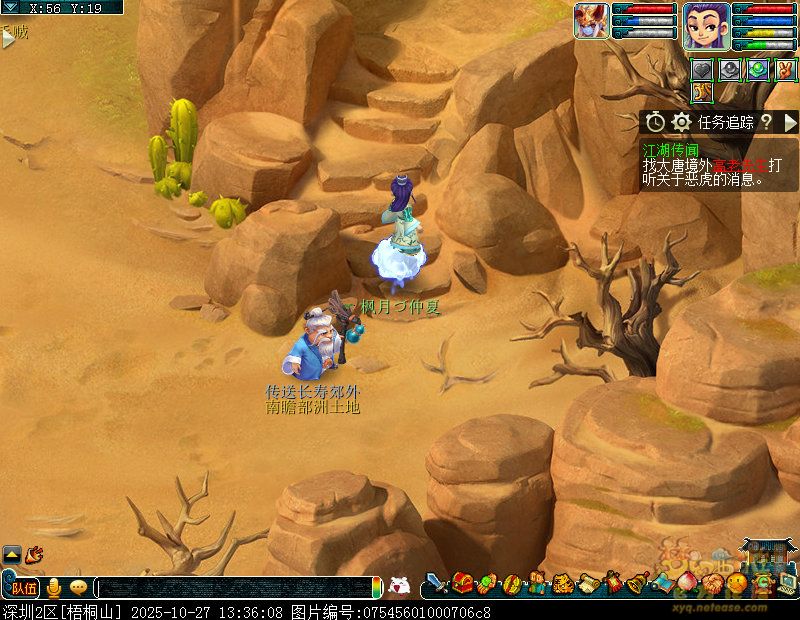Open the tiger icon in bottom toolbar
The image size is (800, 620).
[x=562, y=583]
